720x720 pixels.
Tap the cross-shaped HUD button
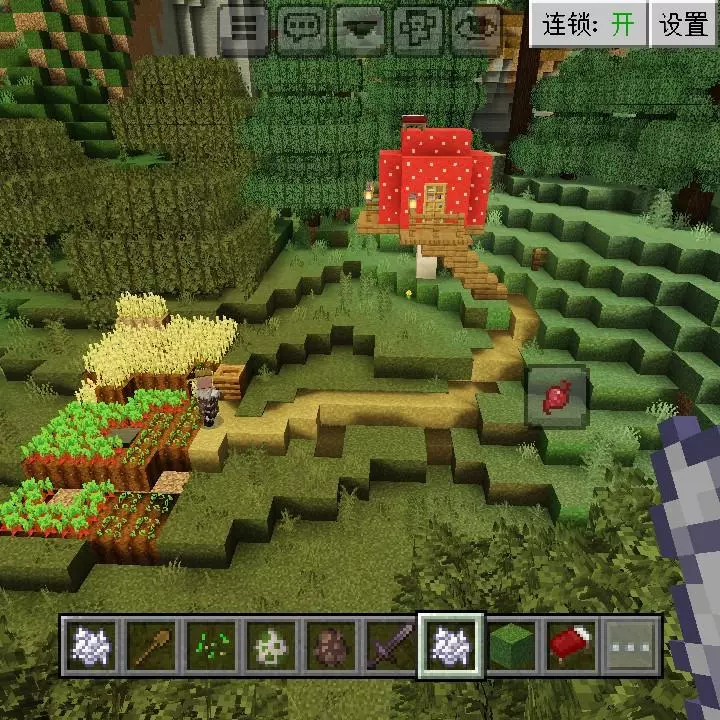click(418, 29)
